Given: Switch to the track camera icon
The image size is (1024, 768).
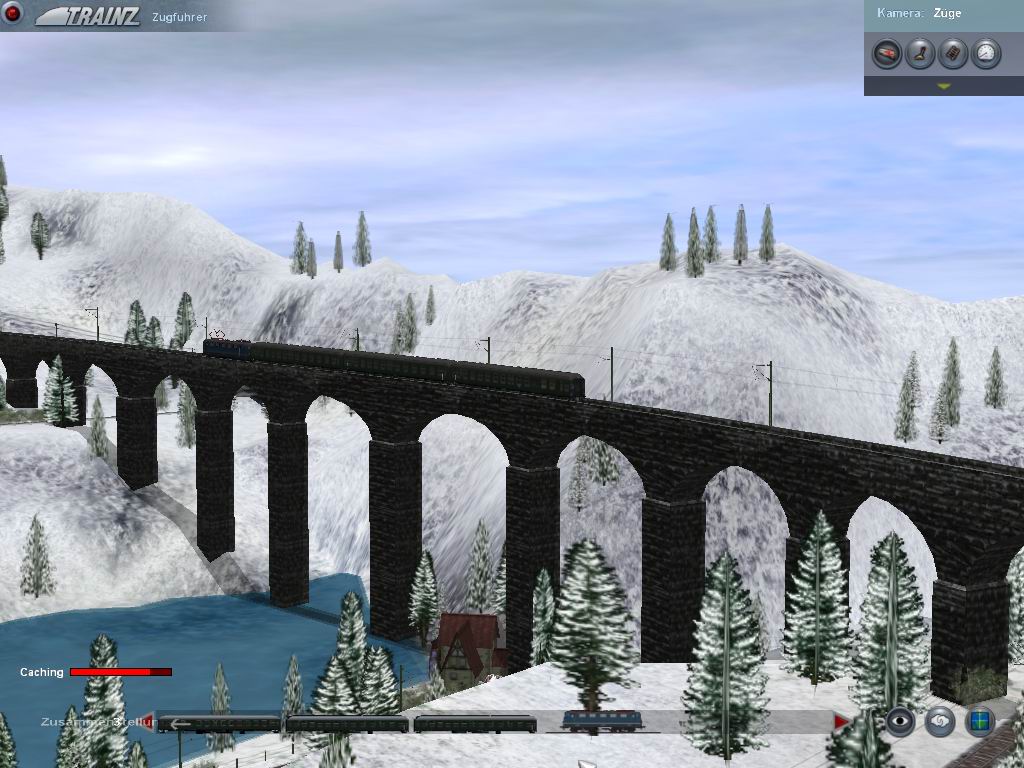Looking at the screenshot, I should 953,53.
